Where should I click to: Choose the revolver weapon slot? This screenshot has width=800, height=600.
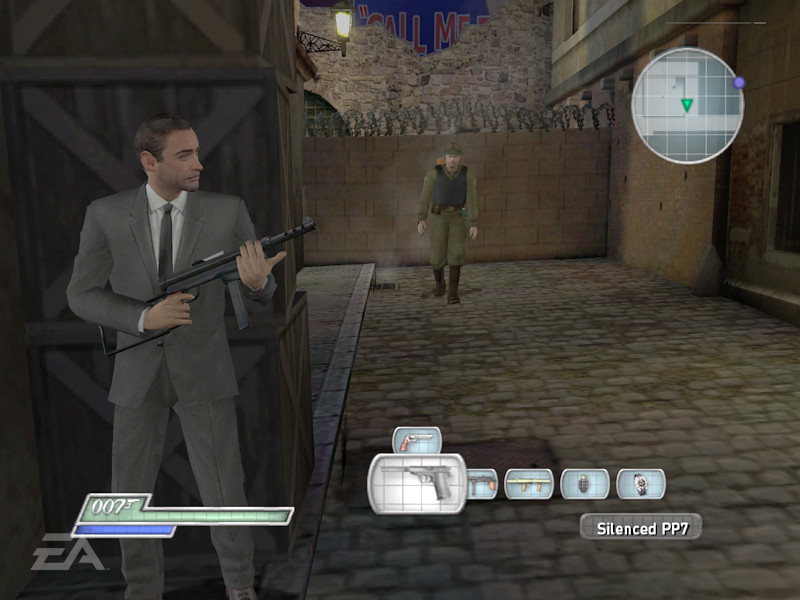(417, 440)
